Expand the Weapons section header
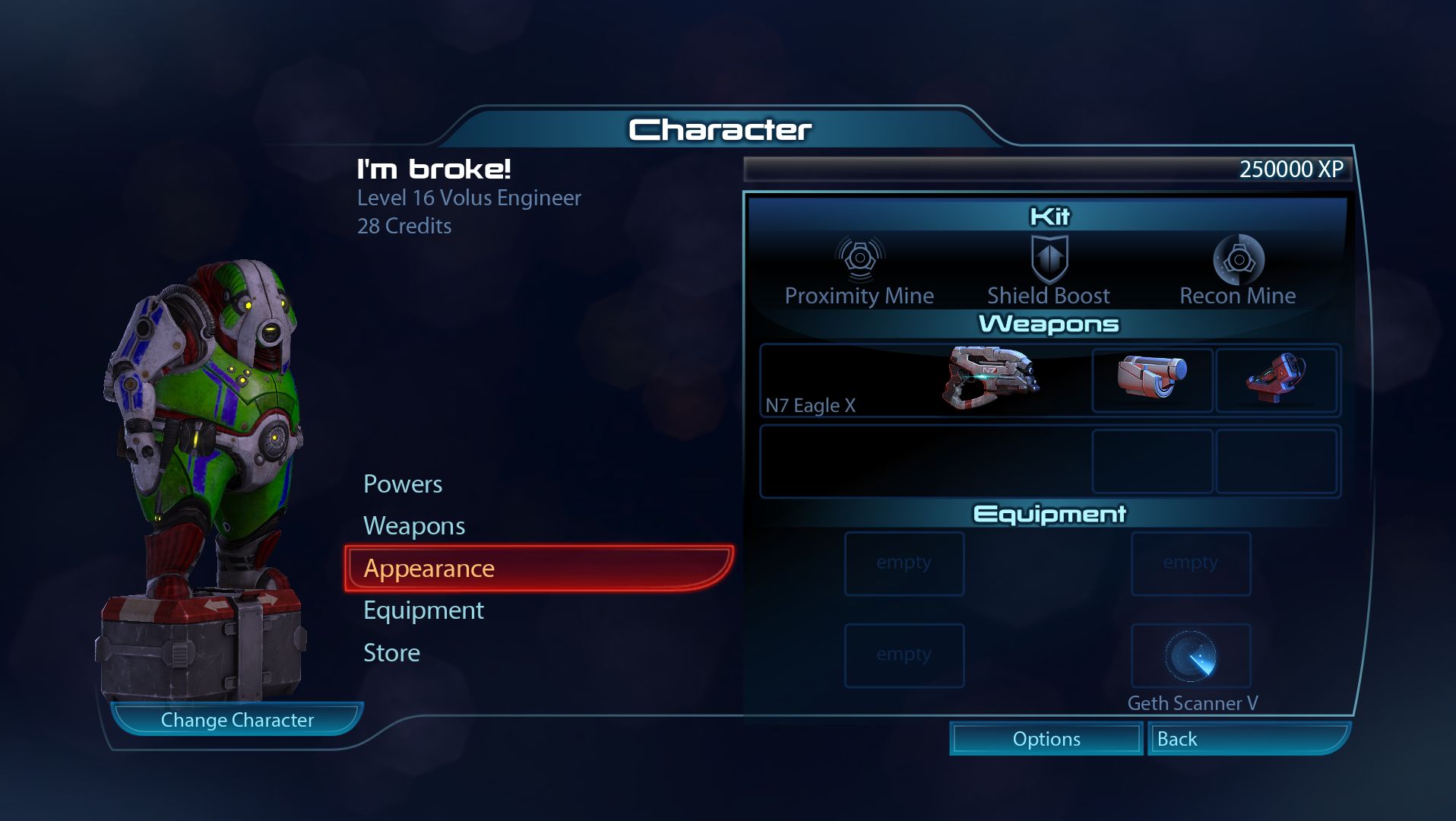The height and width of the screenshot is (821, 1456). (1050, 324)
